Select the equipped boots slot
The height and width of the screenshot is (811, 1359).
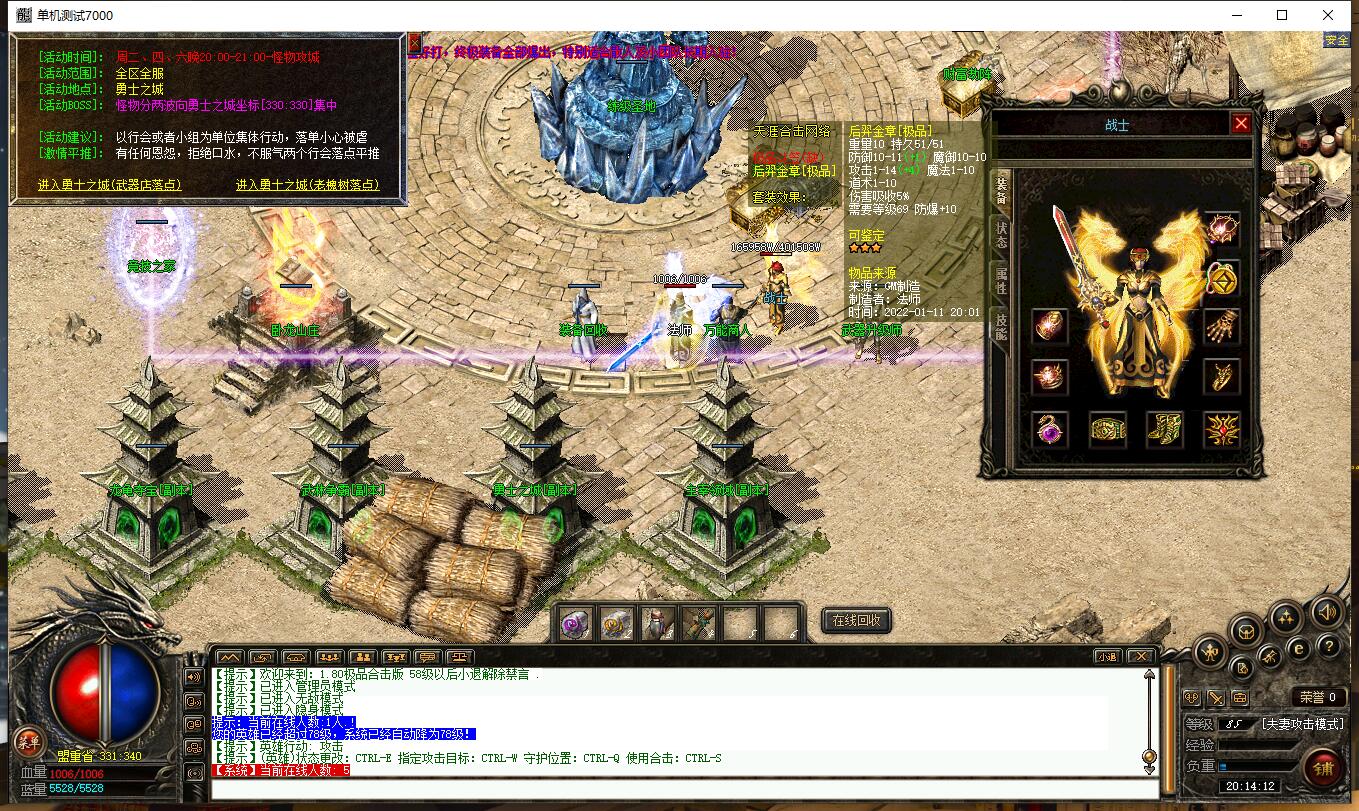(1164, 430)
